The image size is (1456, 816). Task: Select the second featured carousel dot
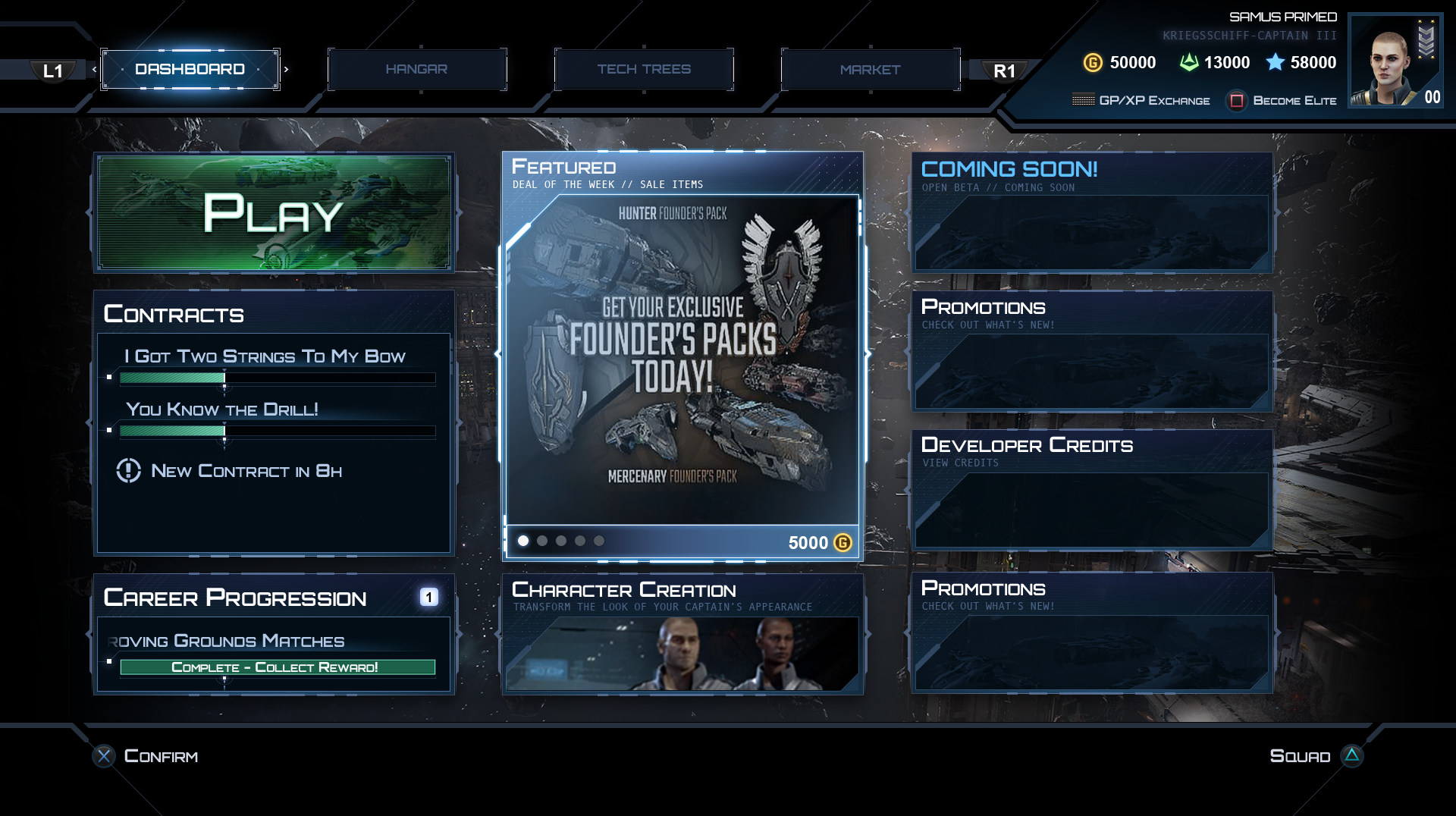(x=542, y=541)
